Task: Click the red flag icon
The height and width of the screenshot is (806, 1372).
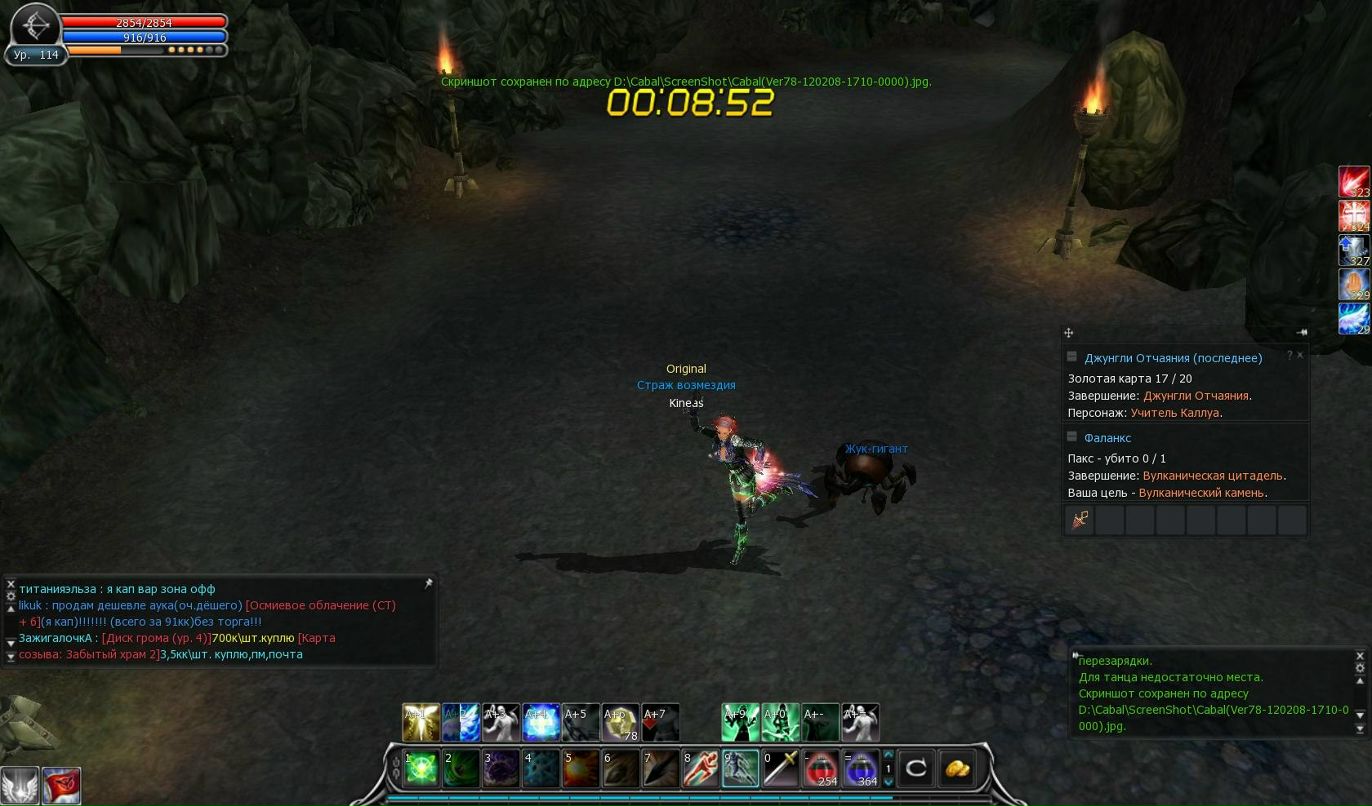Action: tap(61, 785)
